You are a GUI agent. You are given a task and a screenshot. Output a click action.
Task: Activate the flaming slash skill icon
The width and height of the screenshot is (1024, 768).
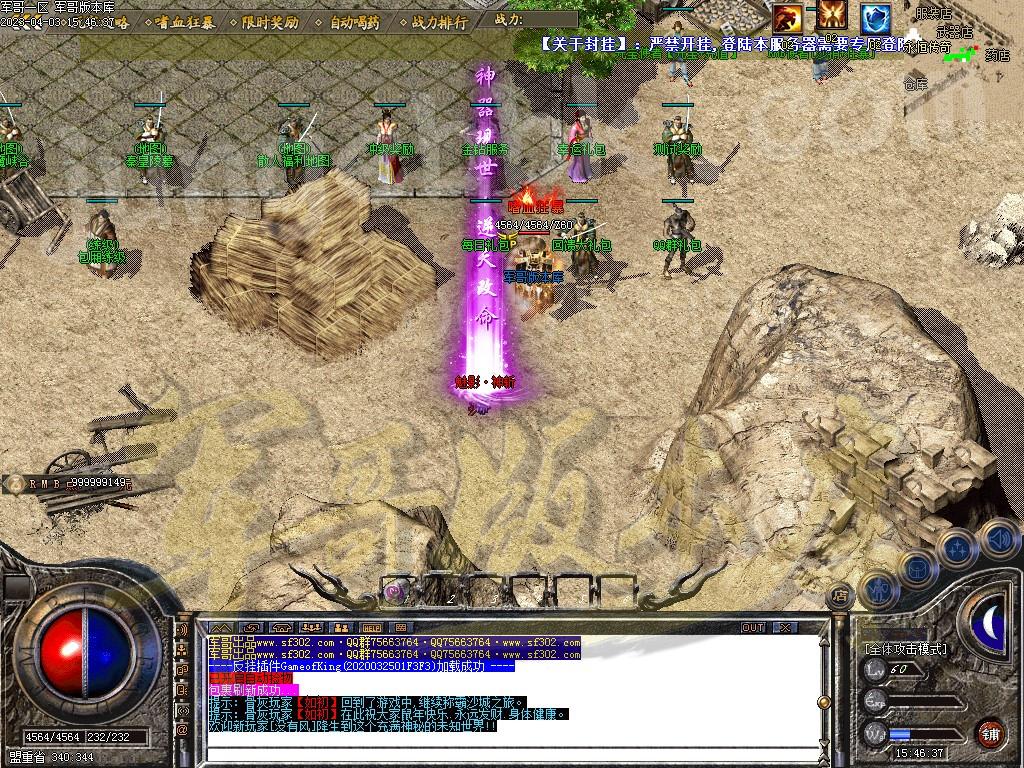pyautogui.click(x=787, y=16)
